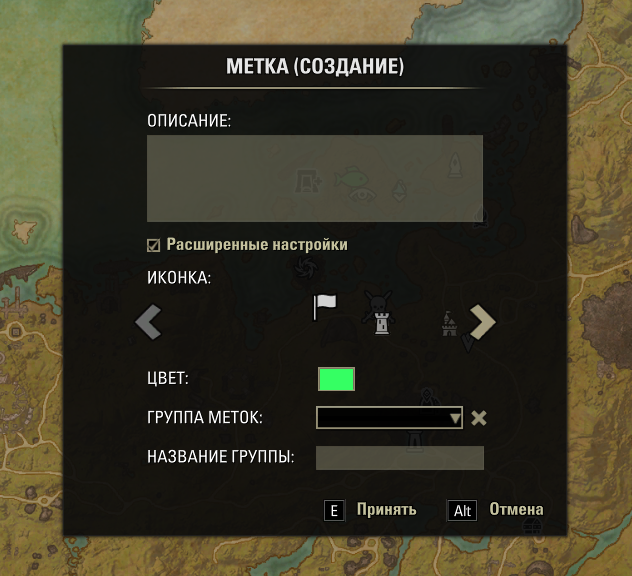This screenshot has width=632, height=576.
Task: Clear the marker group with the X
Action: (479, 417)
